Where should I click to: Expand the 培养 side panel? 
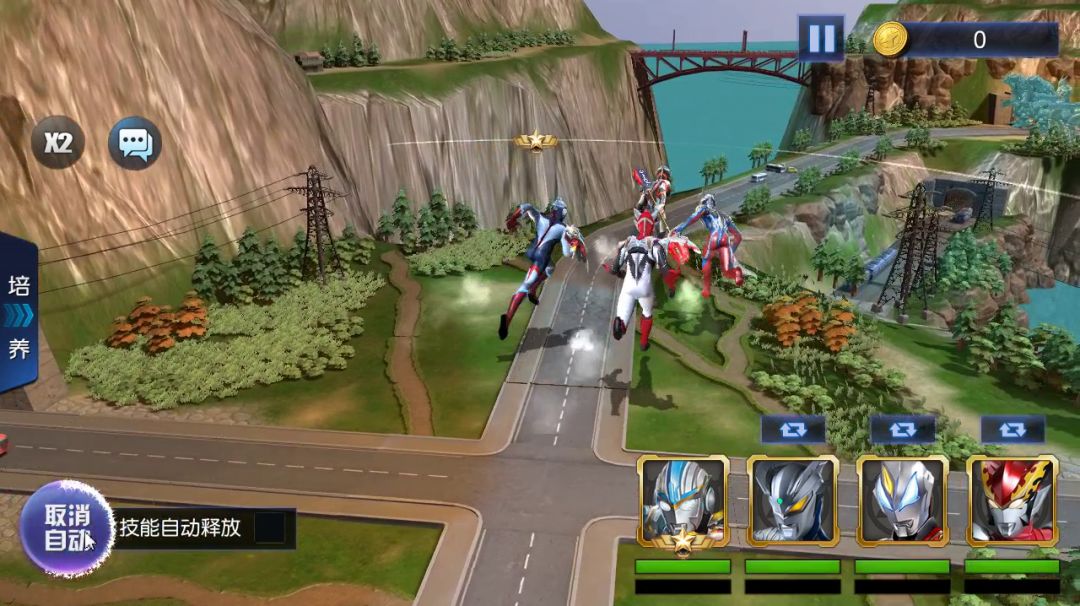pos(19,316)
